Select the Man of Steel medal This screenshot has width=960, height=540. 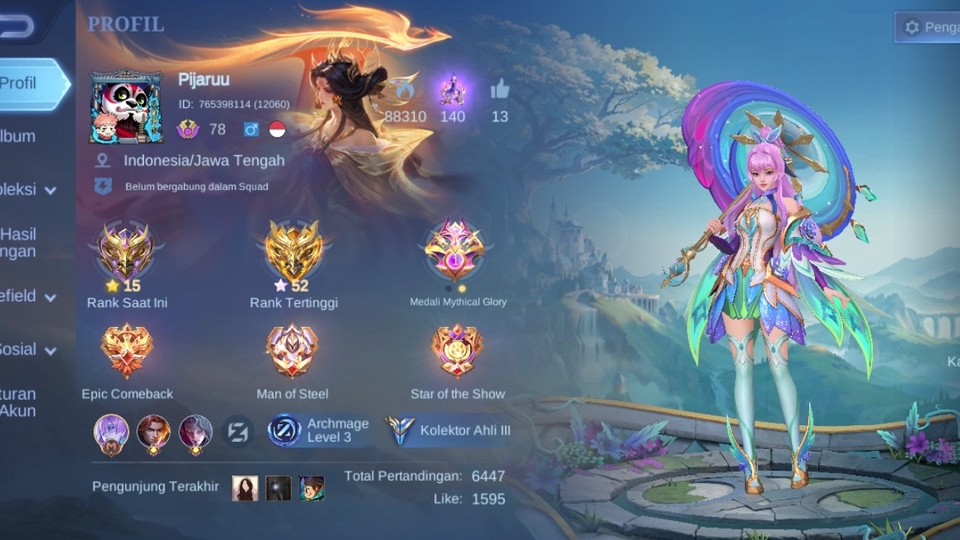pos(292,351)
